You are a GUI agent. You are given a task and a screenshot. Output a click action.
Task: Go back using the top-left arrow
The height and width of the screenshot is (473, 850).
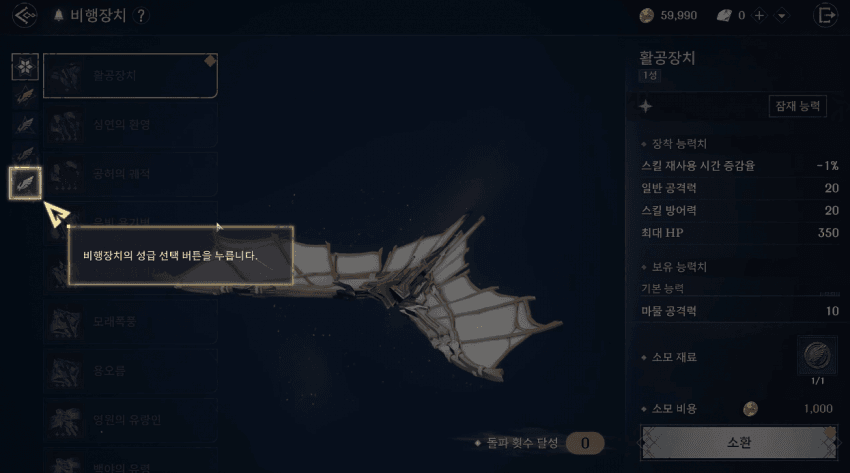coord(27,15)
